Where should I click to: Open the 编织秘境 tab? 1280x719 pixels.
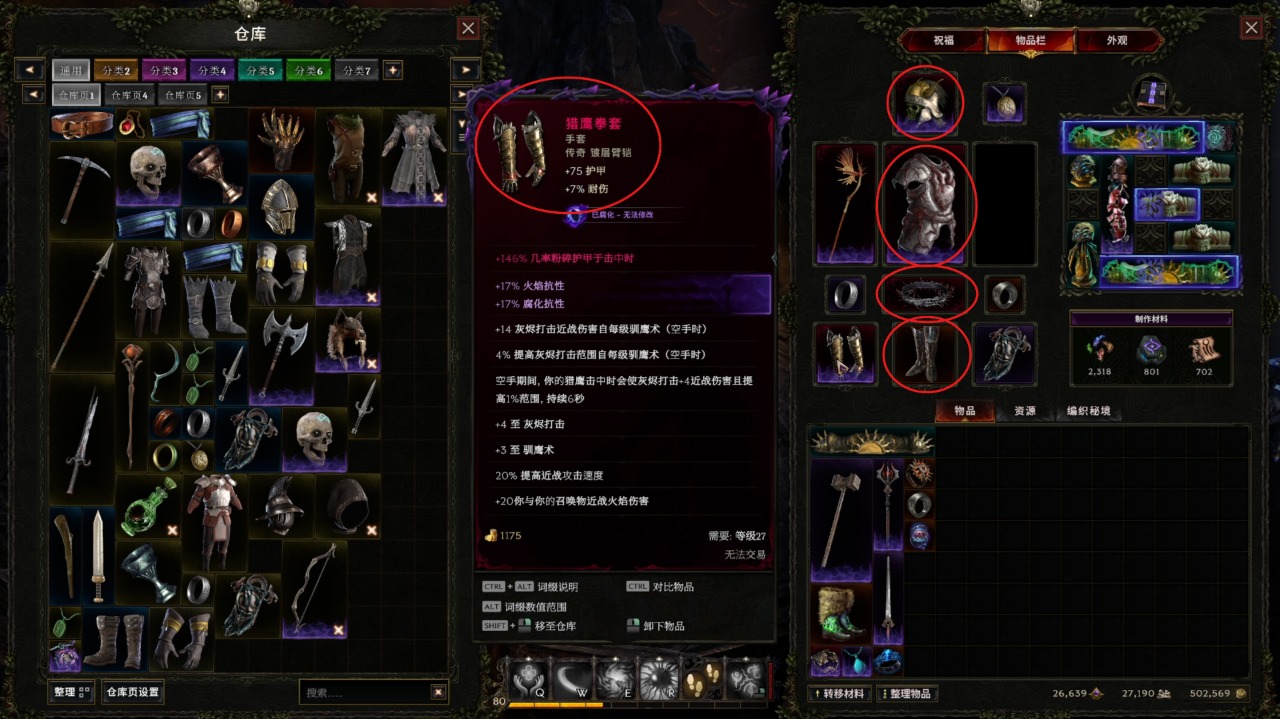1088,411
